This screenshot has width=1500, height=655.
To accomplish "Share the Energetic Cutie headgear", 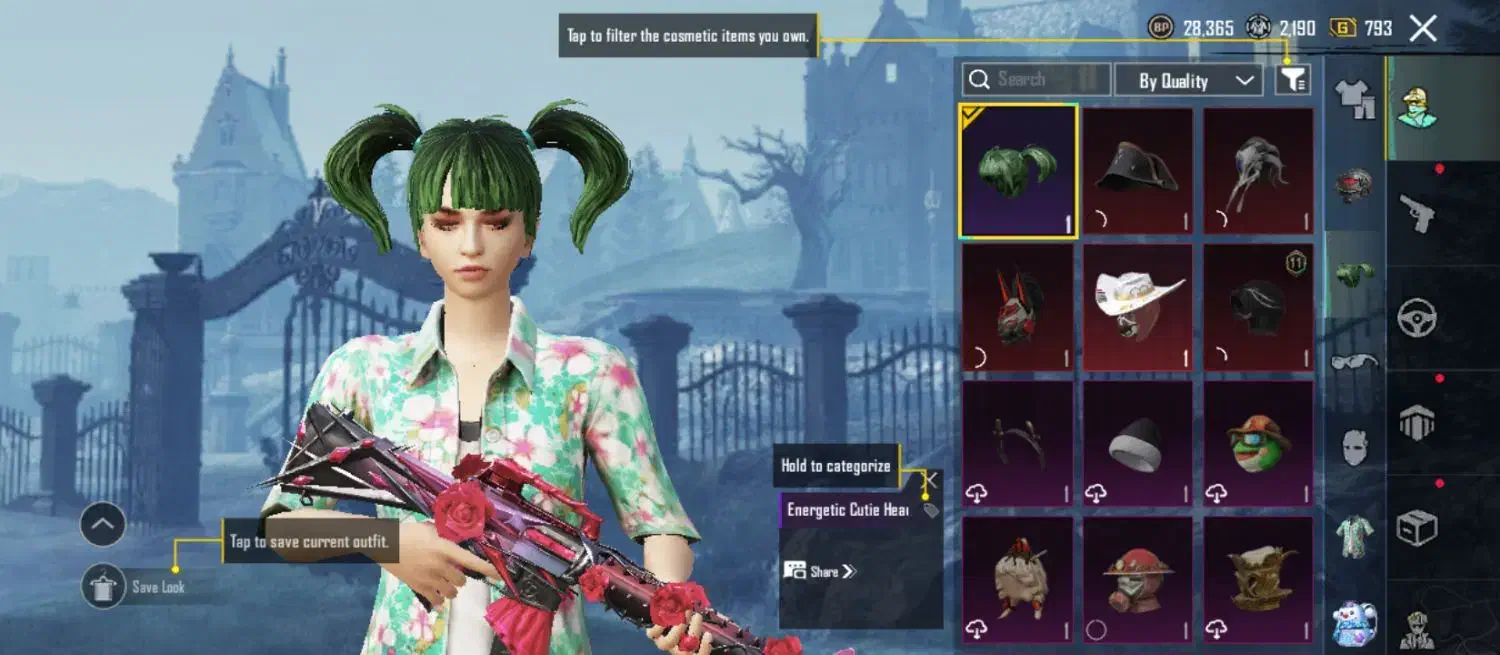I will [822, 571].
